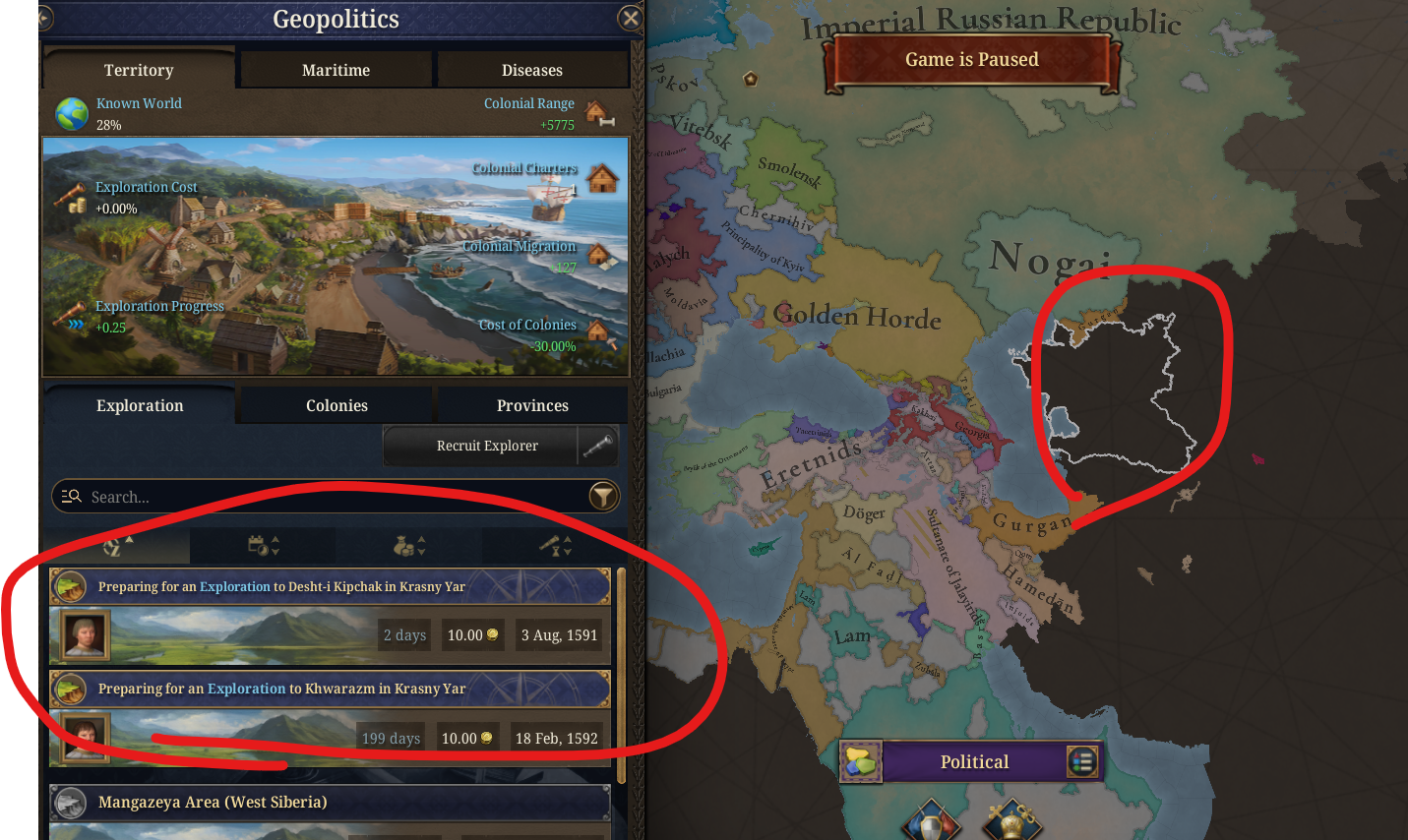Click the Colonial Range horseshoe icon

(x=601, y=114)
